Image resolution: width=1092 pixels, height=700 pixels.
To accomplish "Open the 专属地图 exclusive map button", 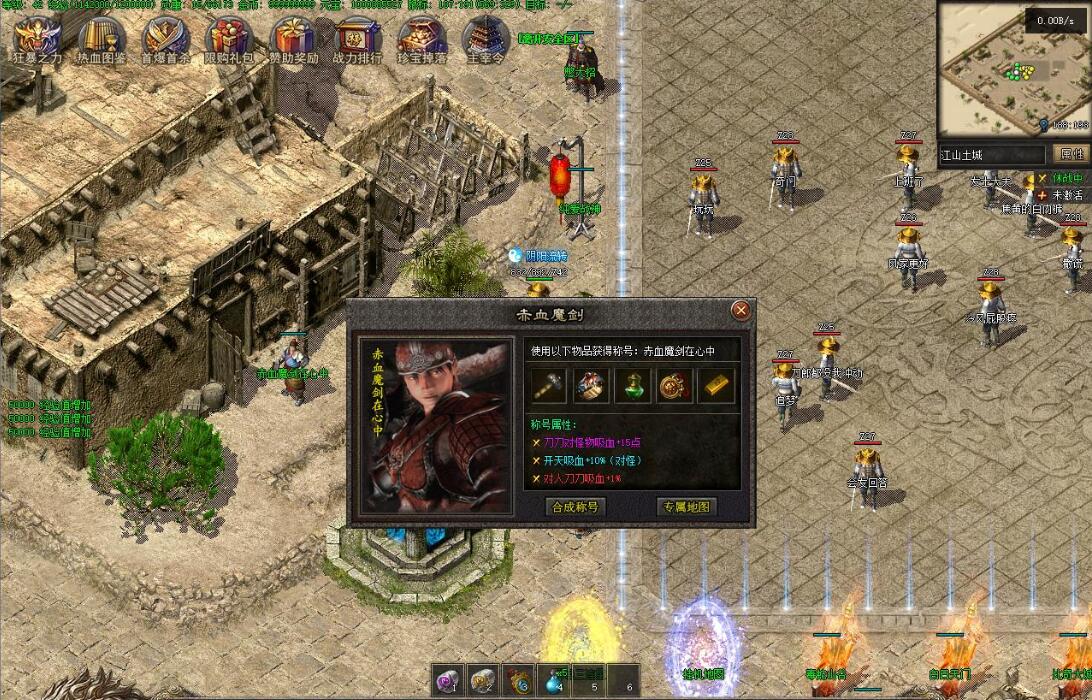I will click(687, 507).
